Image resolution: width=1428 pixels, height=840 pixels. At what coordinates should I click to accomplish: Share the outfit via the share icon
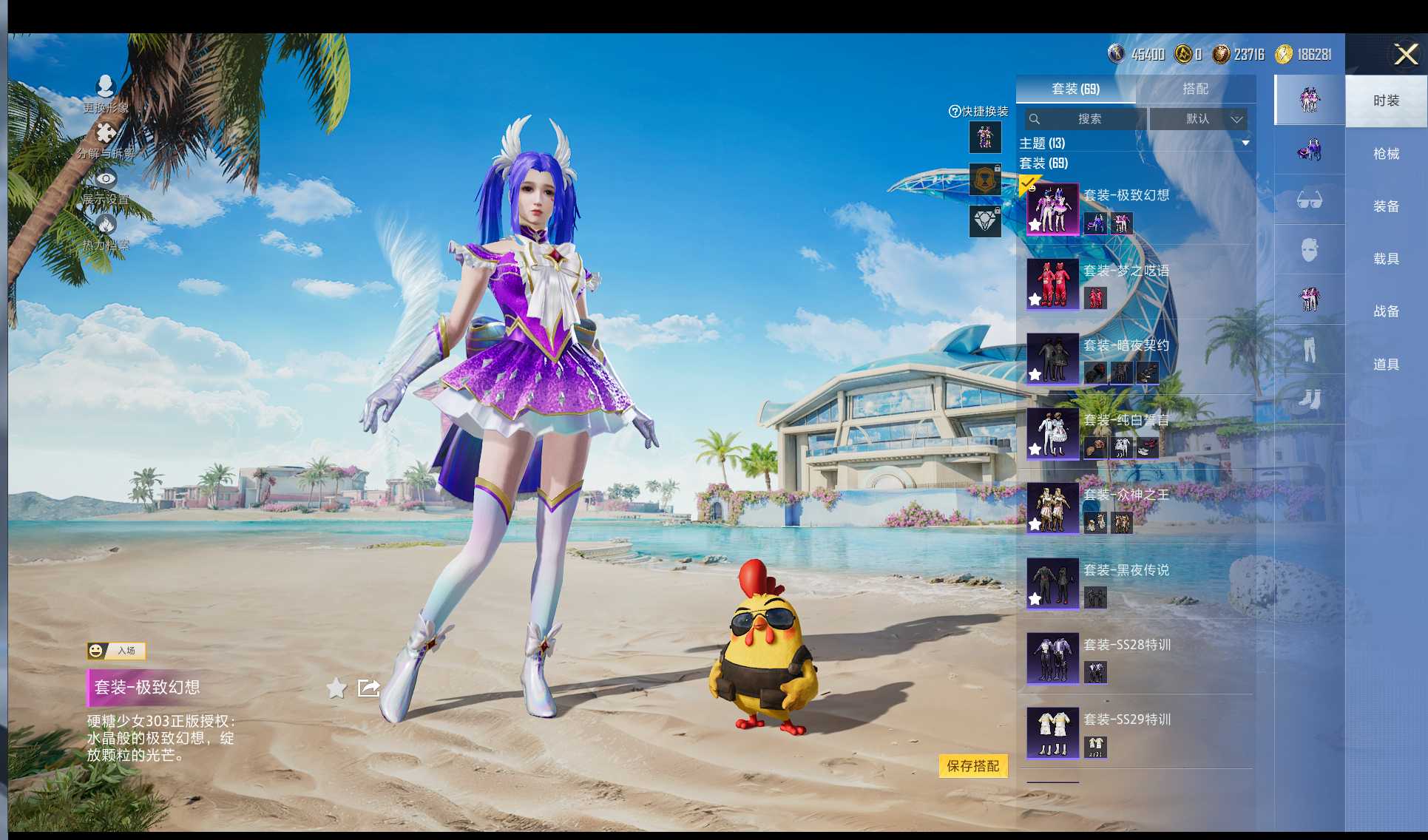pos(368,688)
